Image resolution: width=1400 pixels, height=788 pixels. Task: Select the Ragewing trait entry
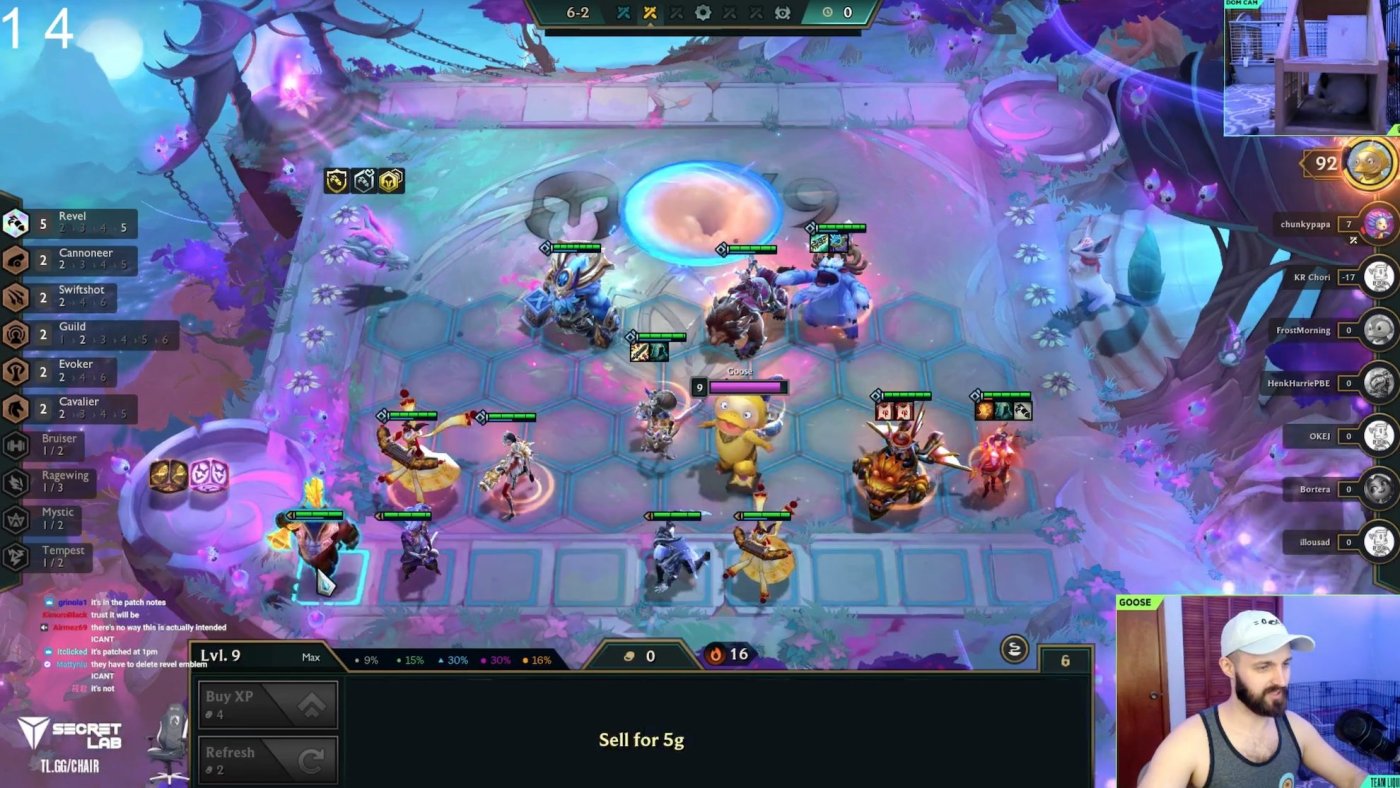pos(50,482)
